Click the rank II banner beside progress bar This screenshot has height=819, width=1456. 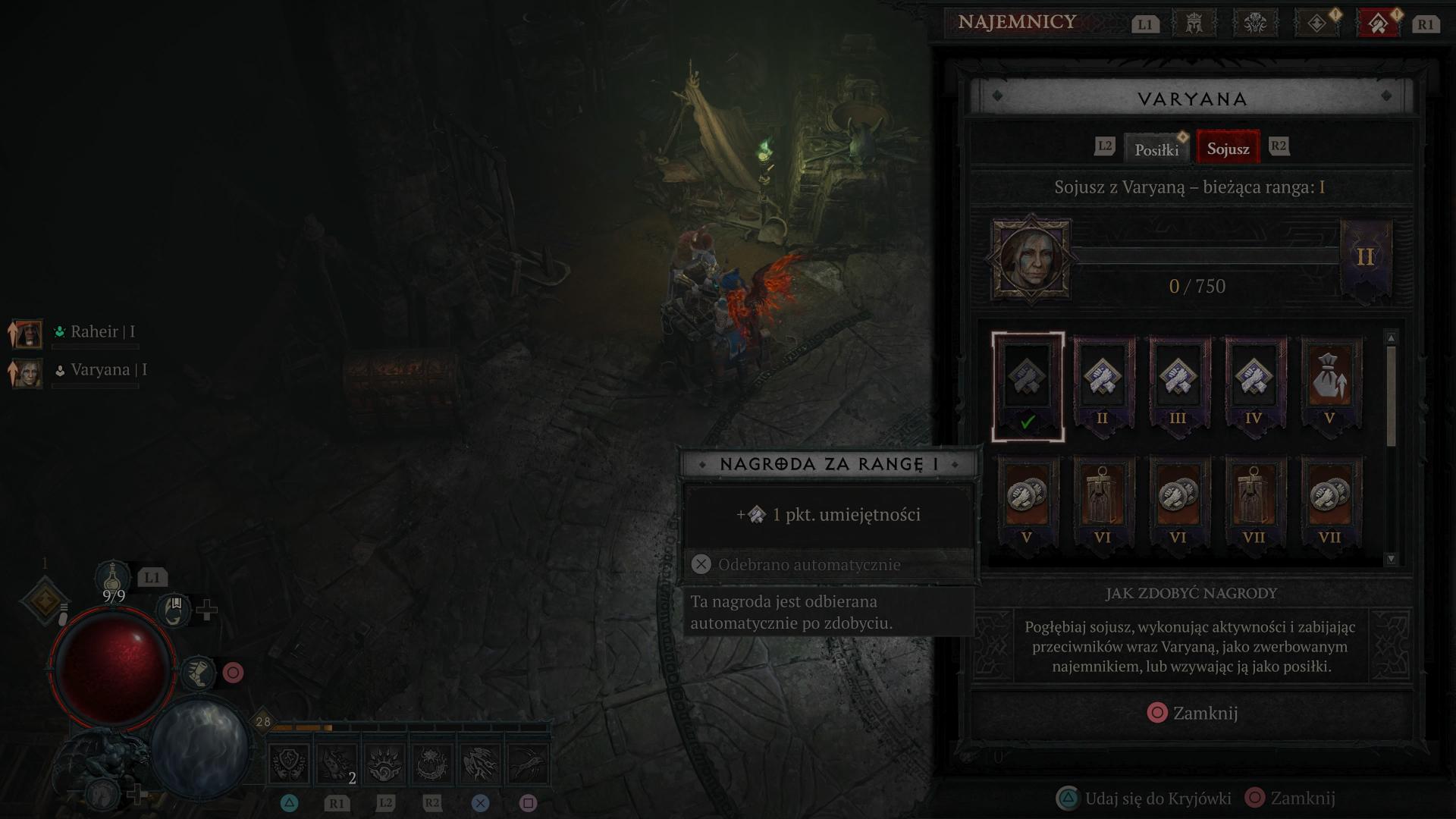click(1366, 258)
